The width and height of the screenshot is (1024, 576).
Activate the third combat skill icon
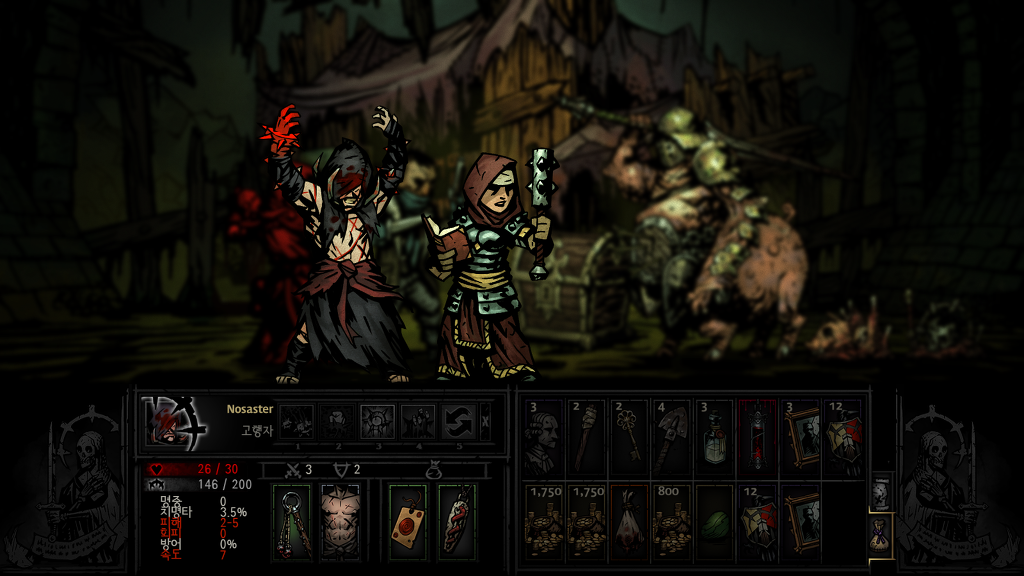click(377, 421)
